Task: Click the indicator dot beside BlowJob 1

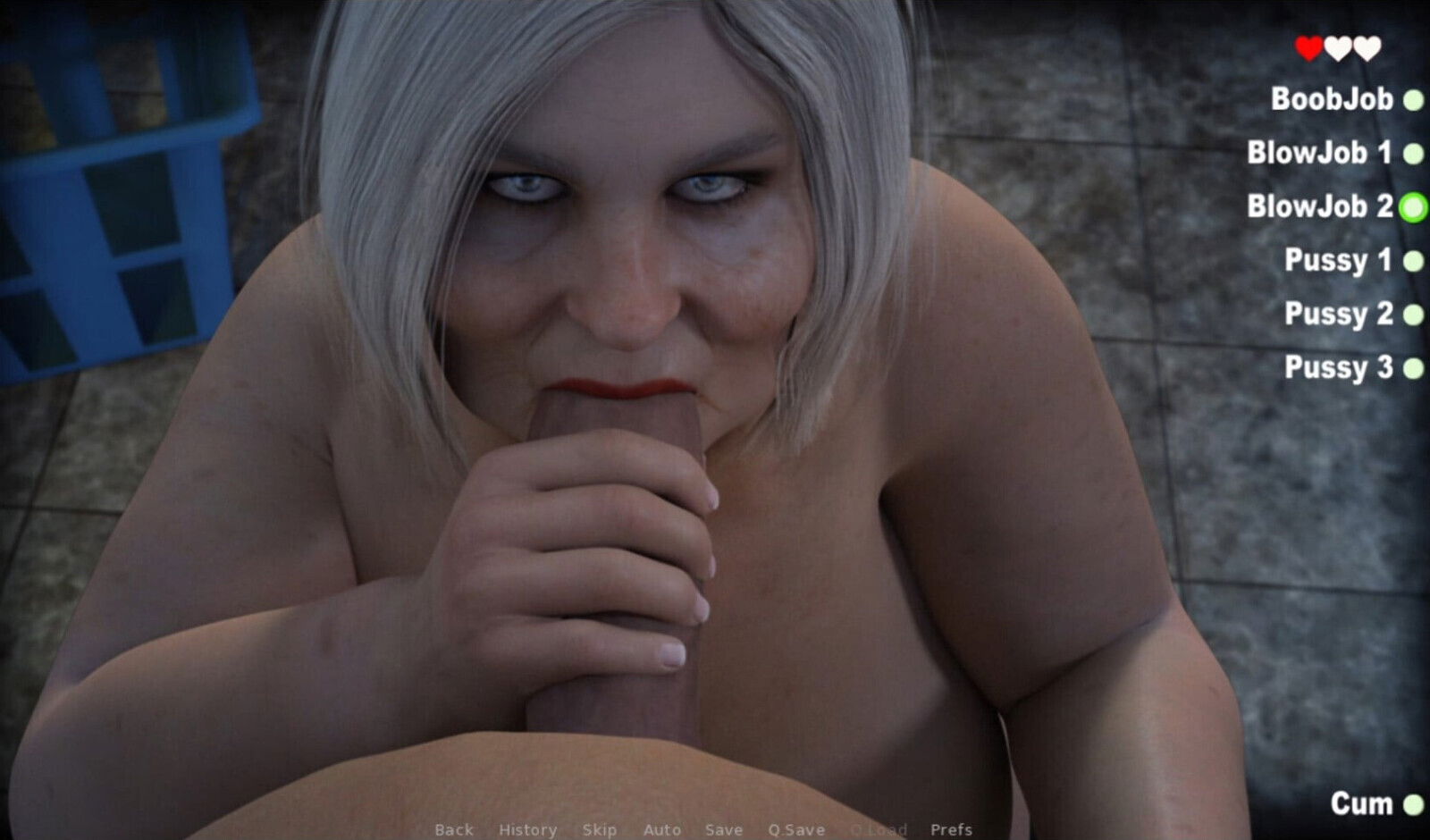Action: [1413, 154]
